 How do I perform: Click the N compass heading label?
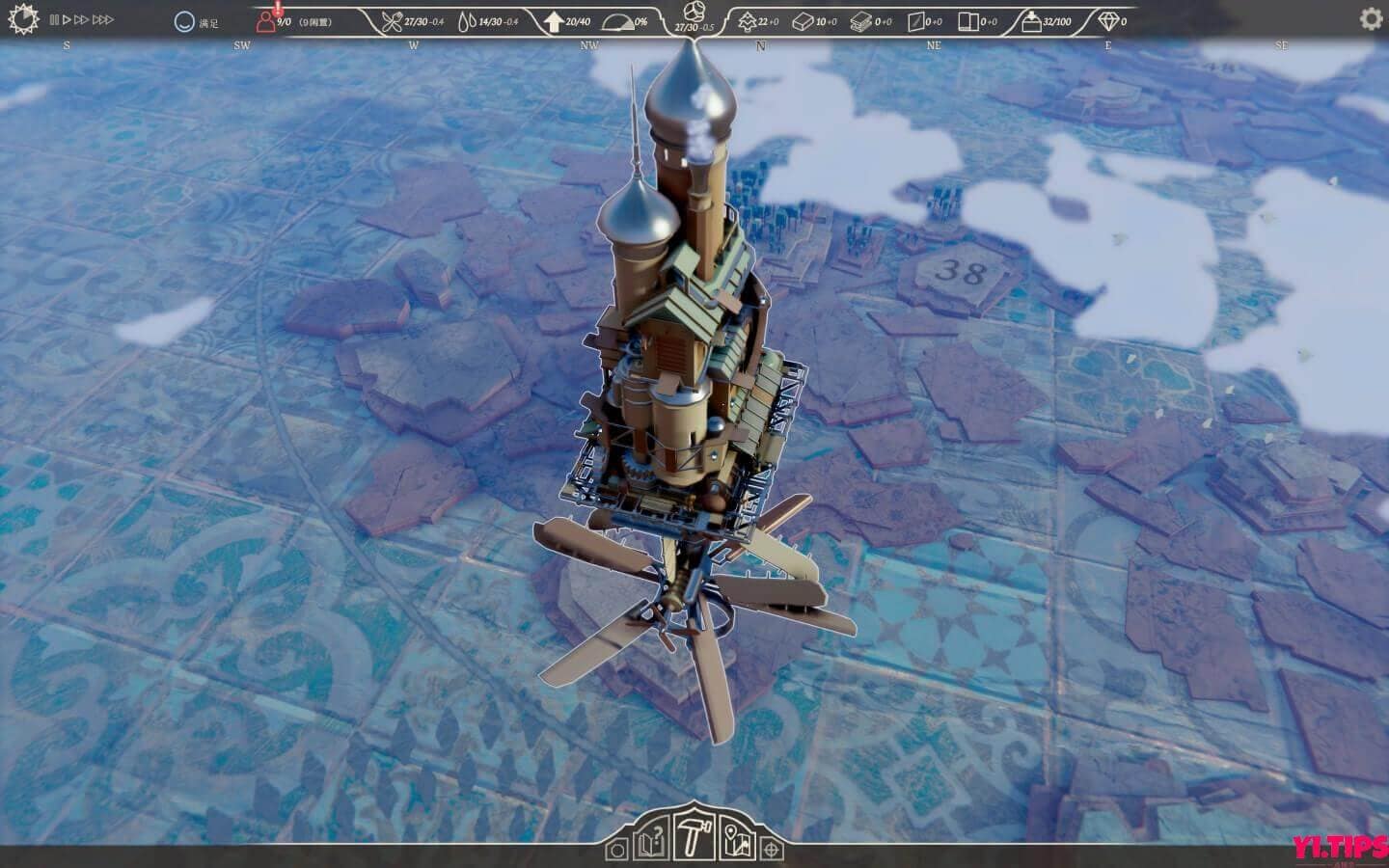pyautogui.click(x=760, y=43)
